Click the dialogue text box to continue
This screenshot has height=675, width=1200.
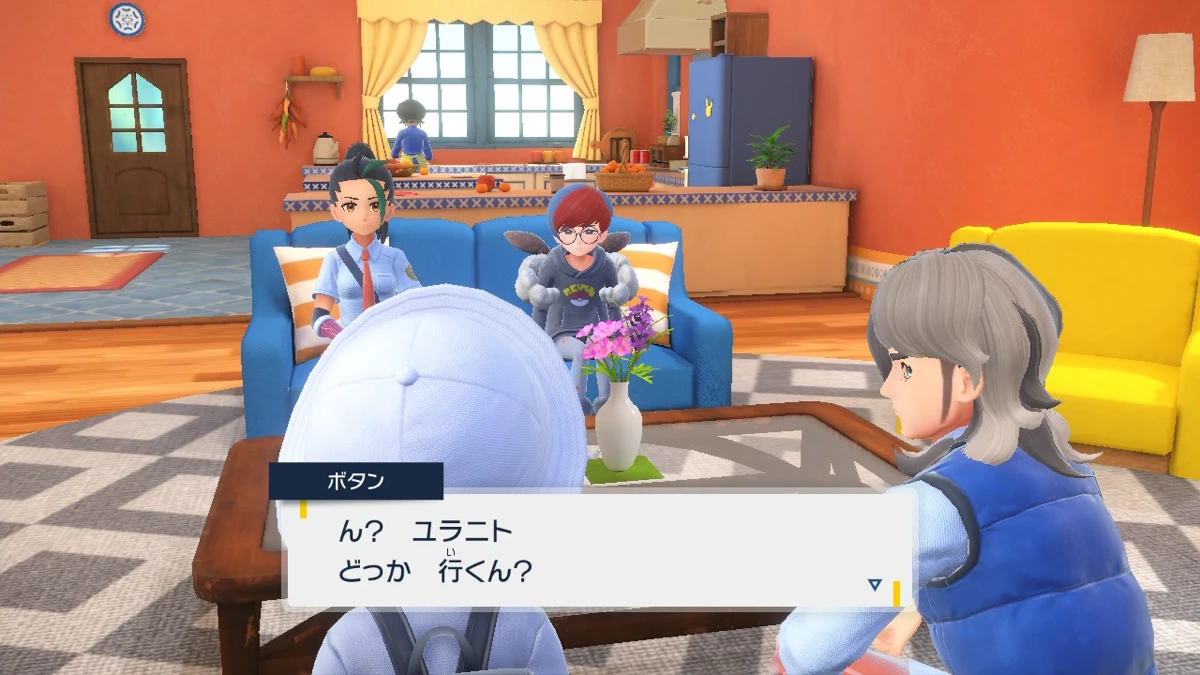(598, 550)
